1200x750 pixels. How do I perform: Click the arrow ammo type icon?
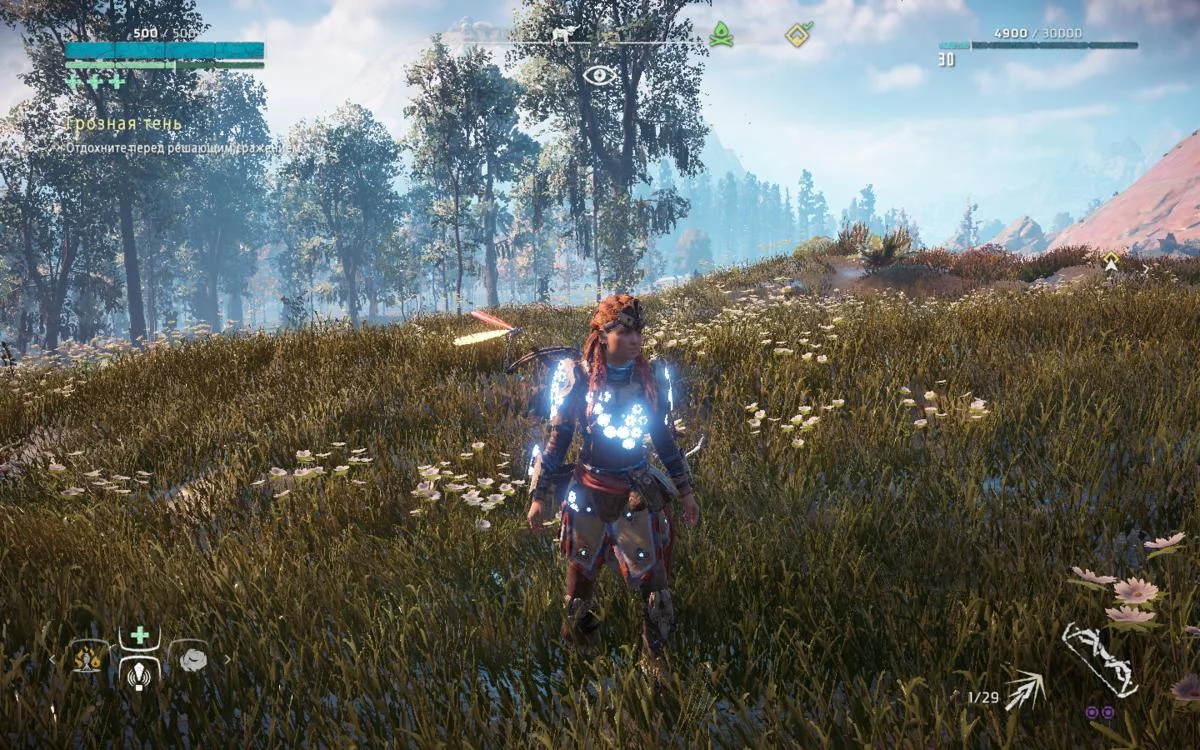pos(1024,690)
